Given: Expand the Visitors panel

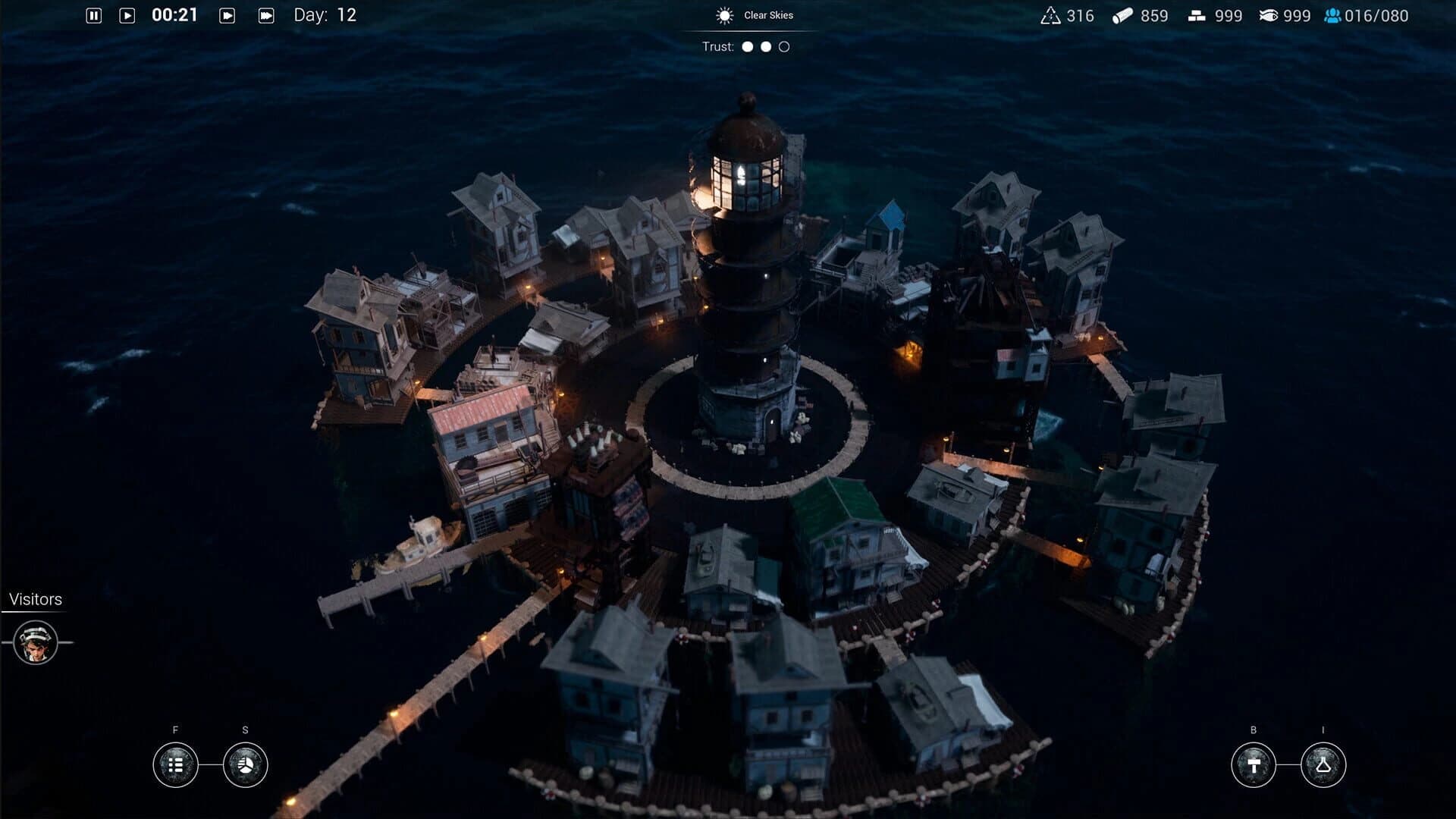Looking at the screenshot, I should click(x=35, y=599).
